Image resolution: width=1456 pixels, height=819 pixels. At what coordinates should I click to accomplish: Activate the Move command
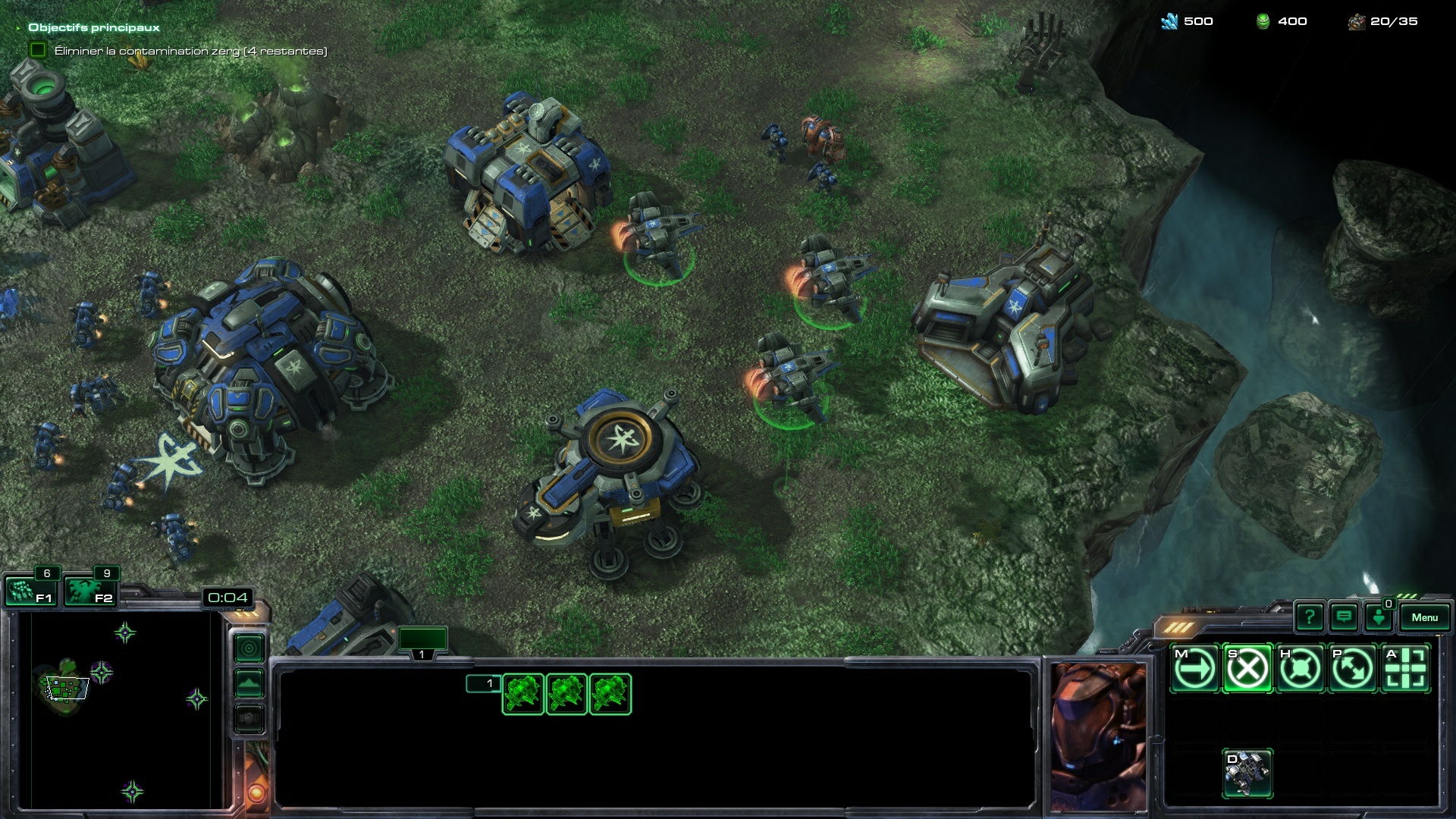(x=1194, y=669)
